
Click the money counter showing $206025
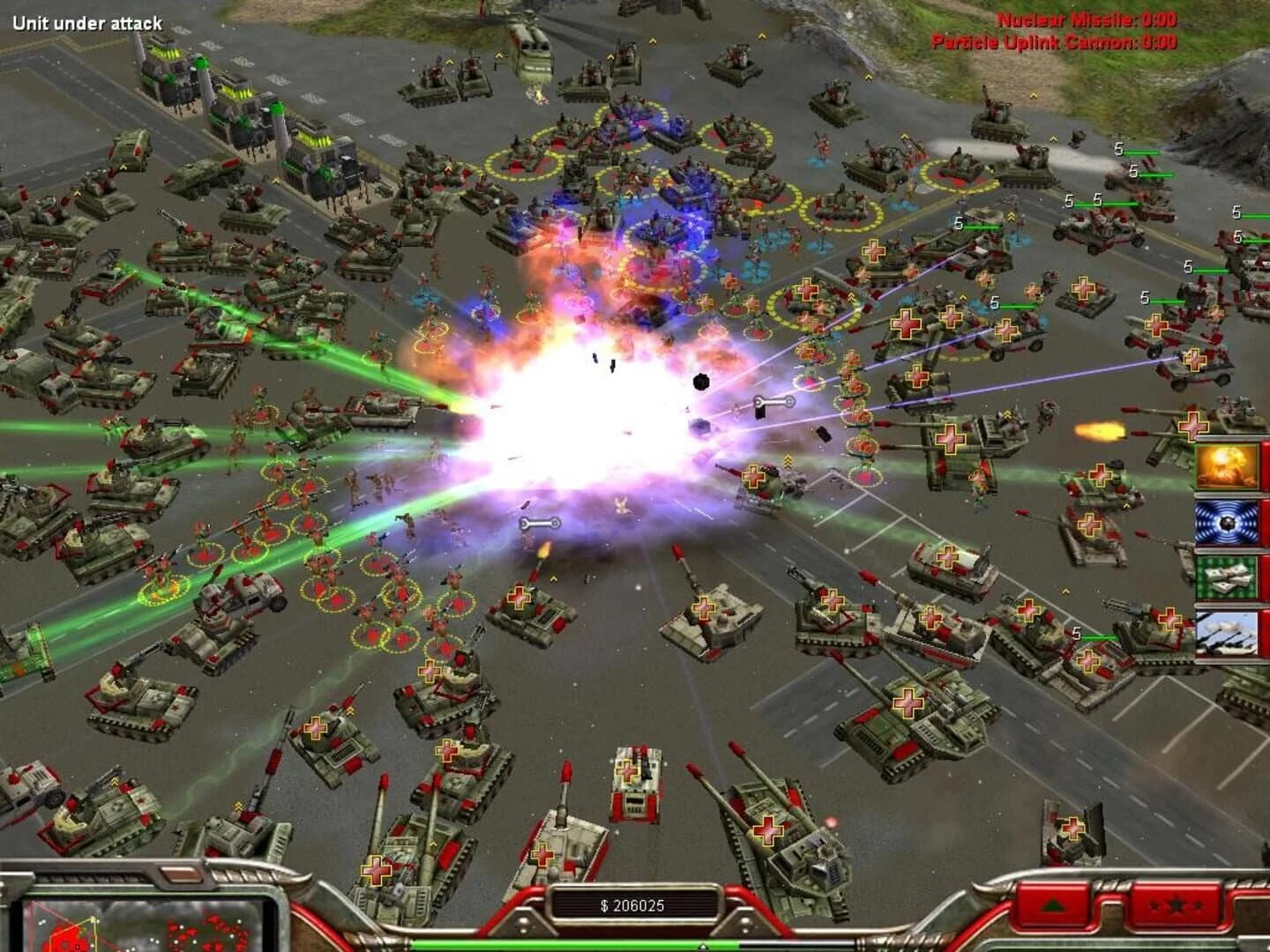(633, 901)
